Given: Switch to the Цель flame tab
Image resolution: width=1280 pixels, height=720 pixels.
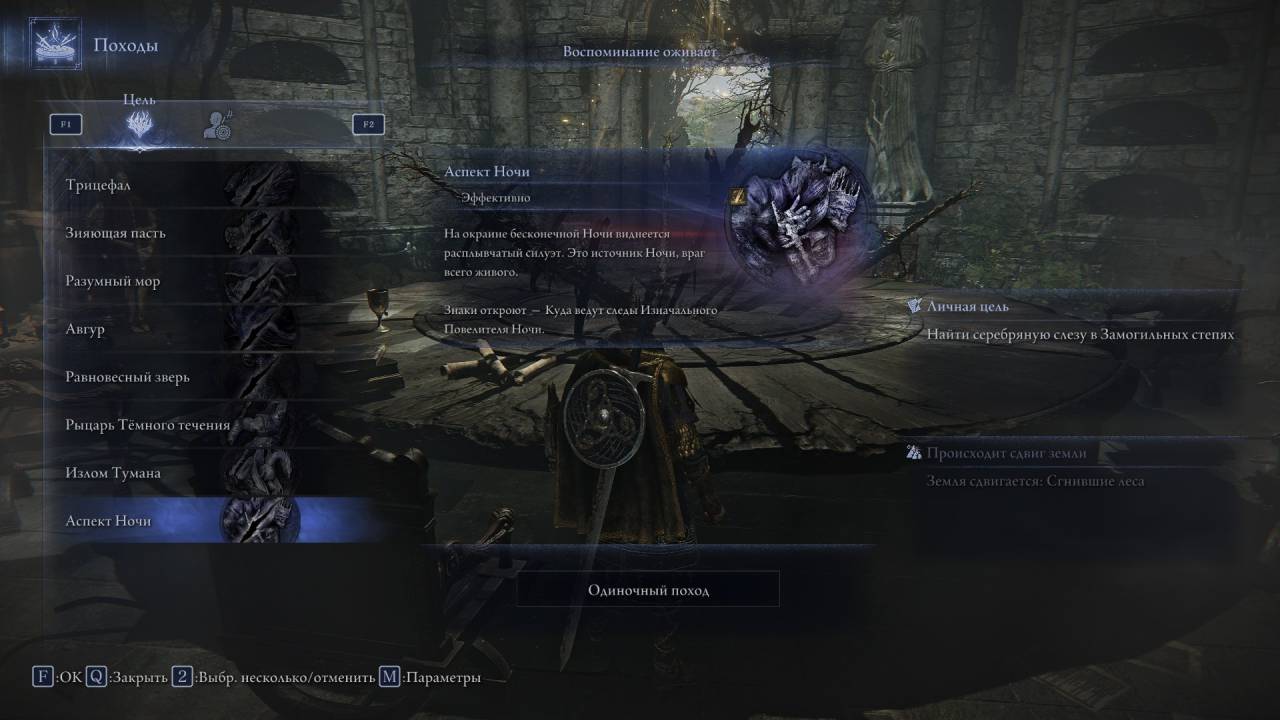Looking at the screenshot, I should 139,125.
